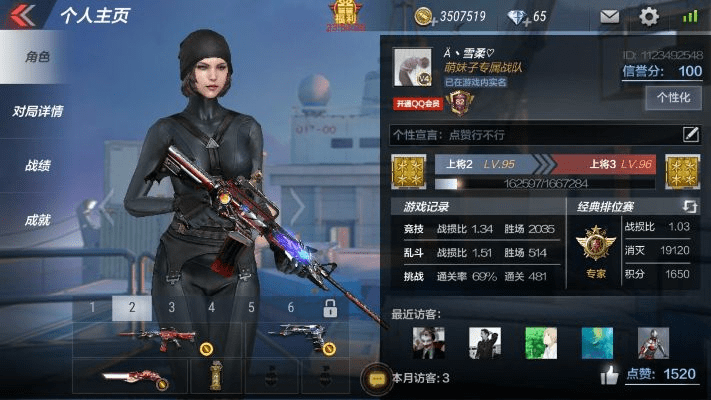
Task: Toggle the 经典排位赛 switch icon
Action: coord(689,206)
